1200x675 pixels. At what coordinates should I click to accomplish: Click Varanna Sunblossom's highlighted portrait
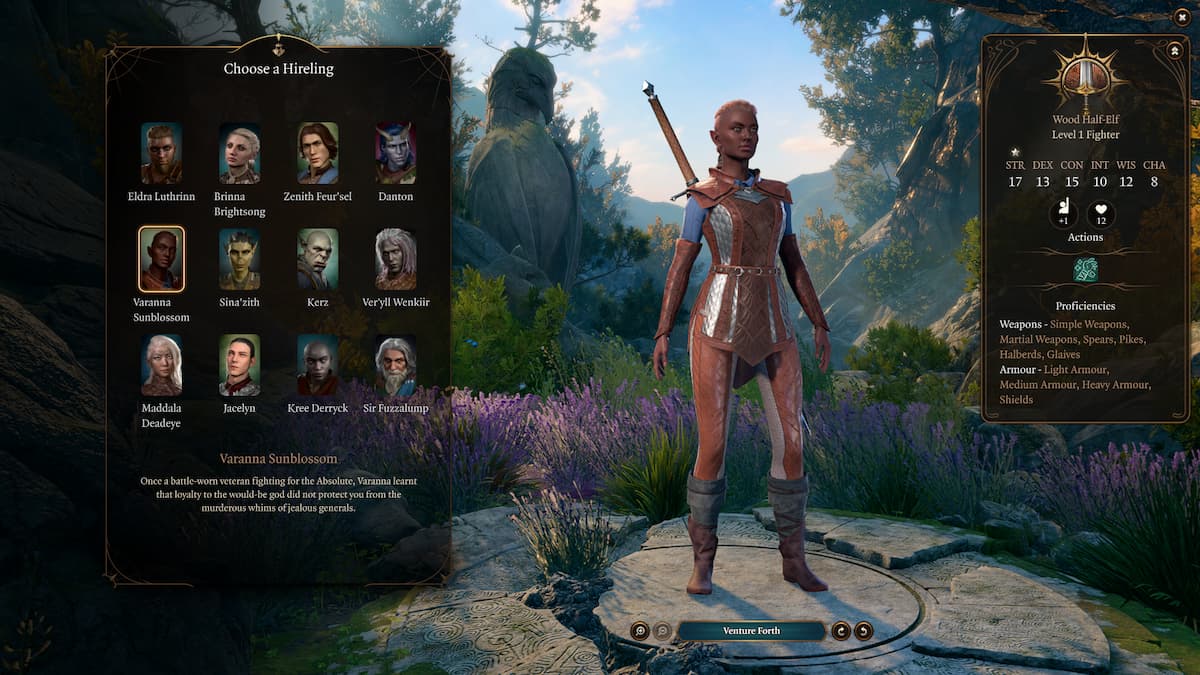(161, 259)
